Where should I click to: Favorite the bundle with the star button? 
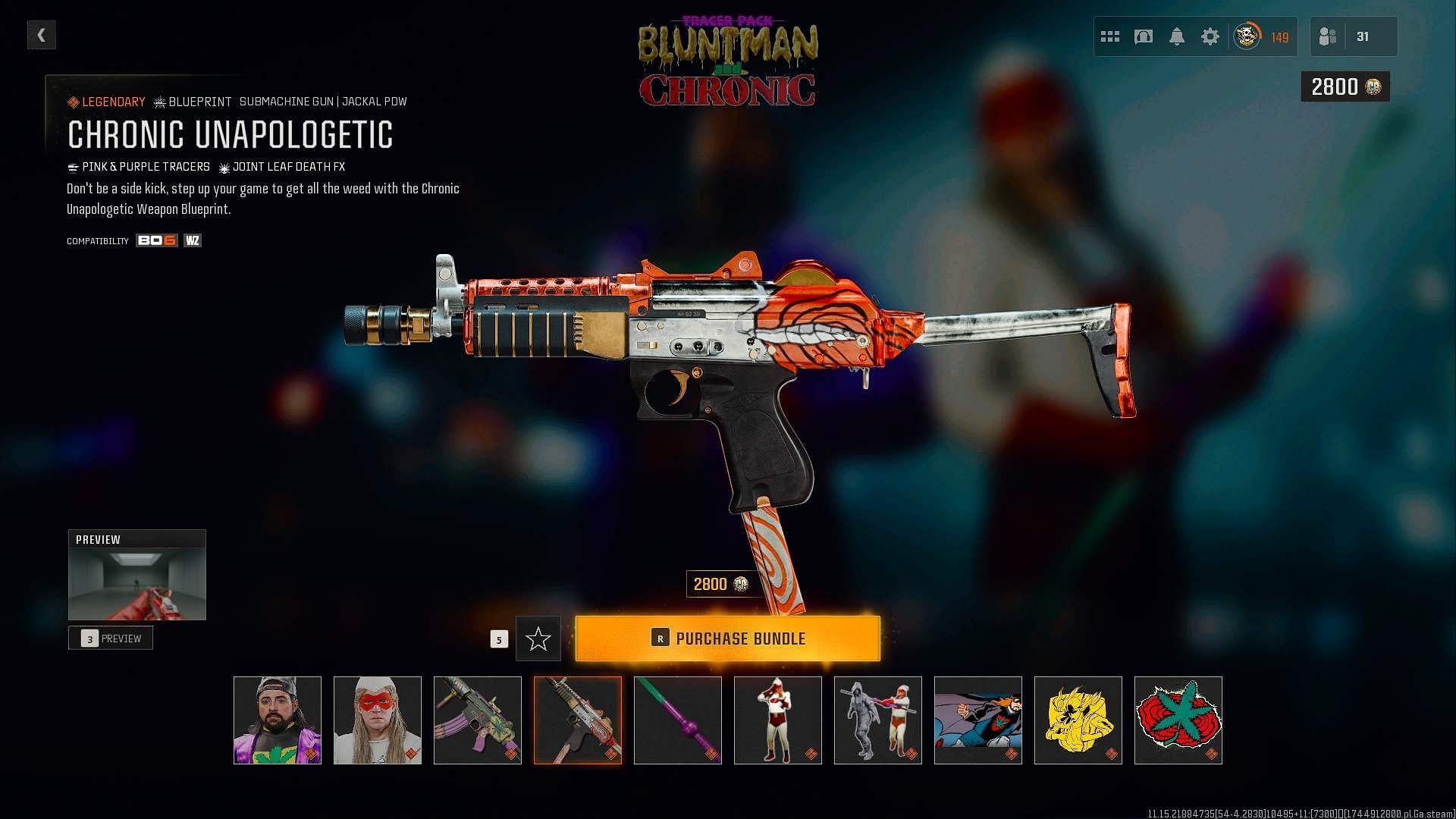point(538,639)
